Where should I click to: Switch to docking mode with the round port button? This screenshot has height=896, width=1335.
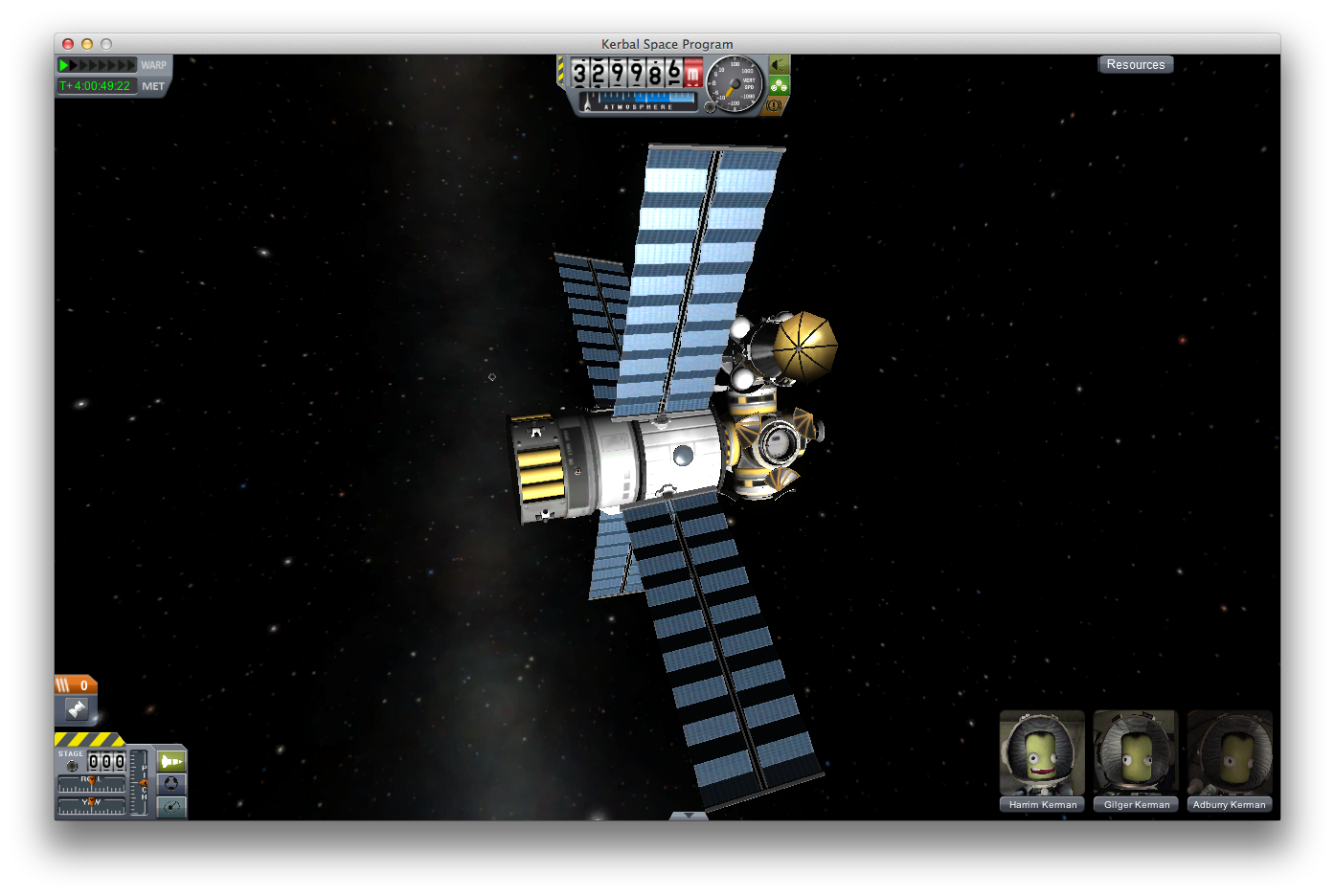[x=171, y=784]
